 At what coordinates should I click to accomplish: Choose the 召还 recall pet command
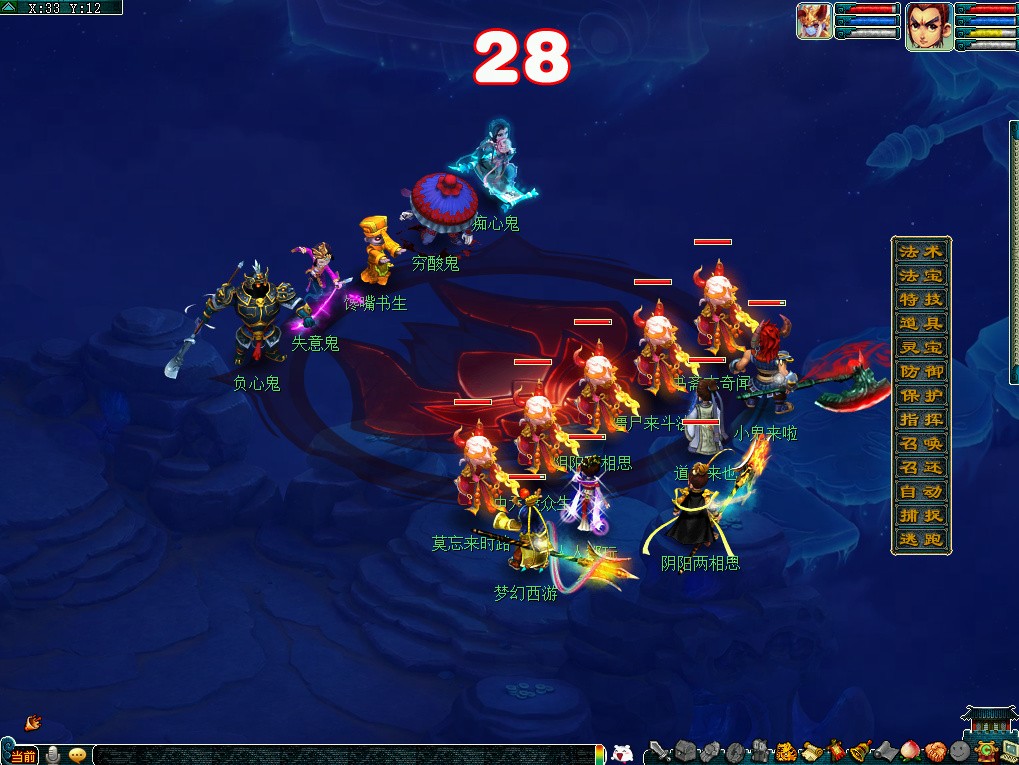click(920, 467)
